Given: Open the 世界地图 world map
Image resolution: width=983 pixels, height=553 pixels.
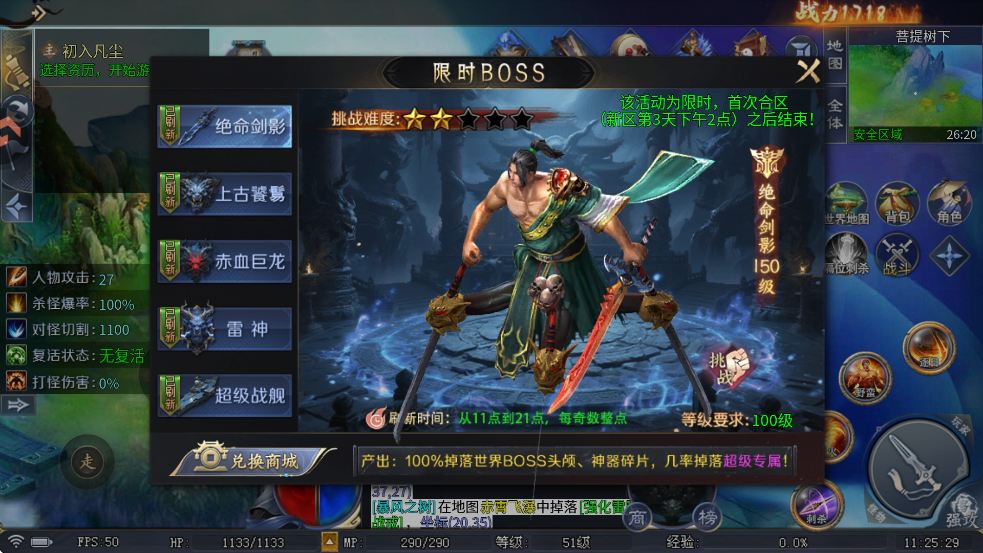Looking at the screenshot, I should point(846,204).
